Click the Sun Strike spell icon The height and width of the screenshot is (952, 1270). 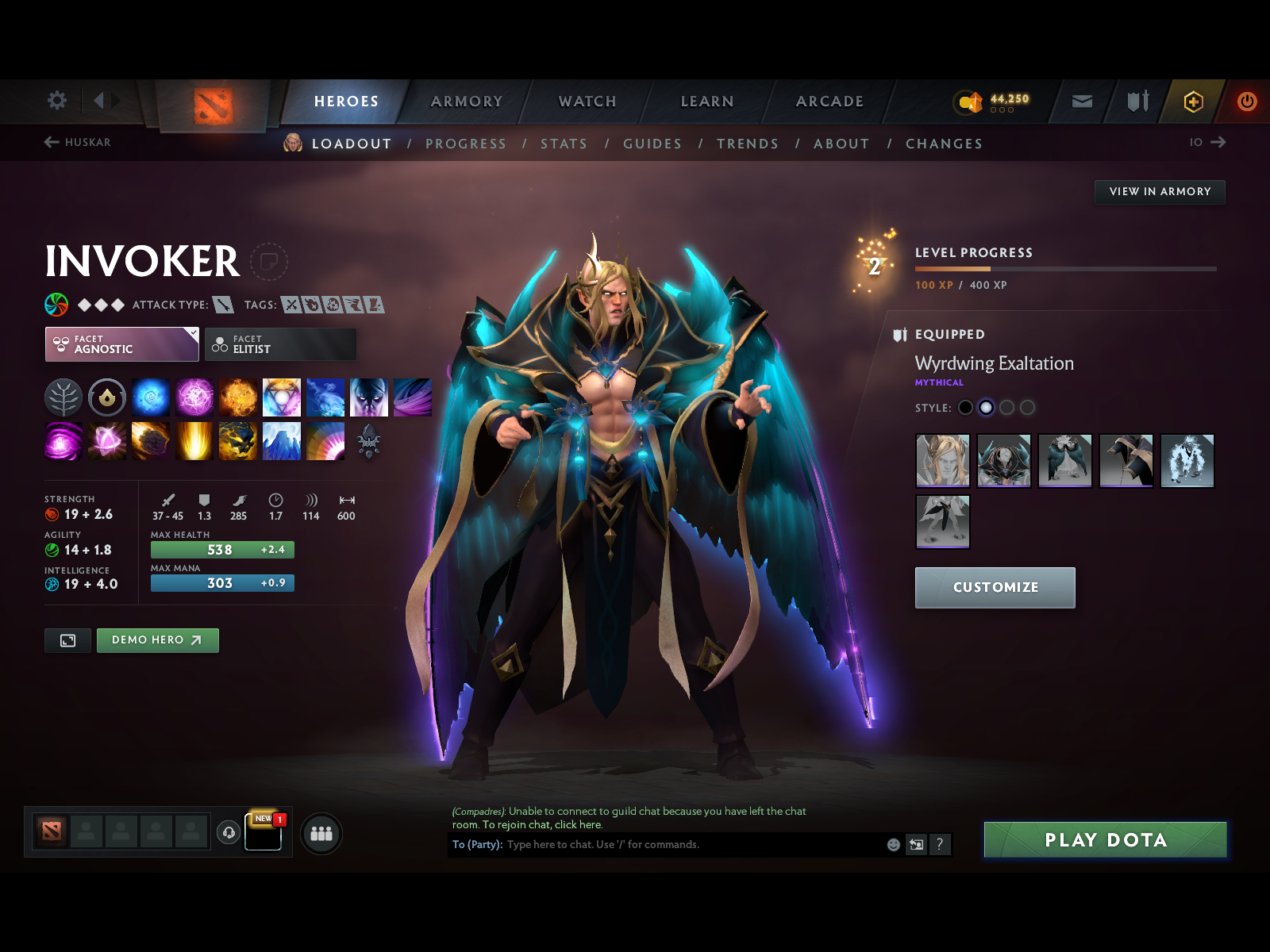coord(194,442)
